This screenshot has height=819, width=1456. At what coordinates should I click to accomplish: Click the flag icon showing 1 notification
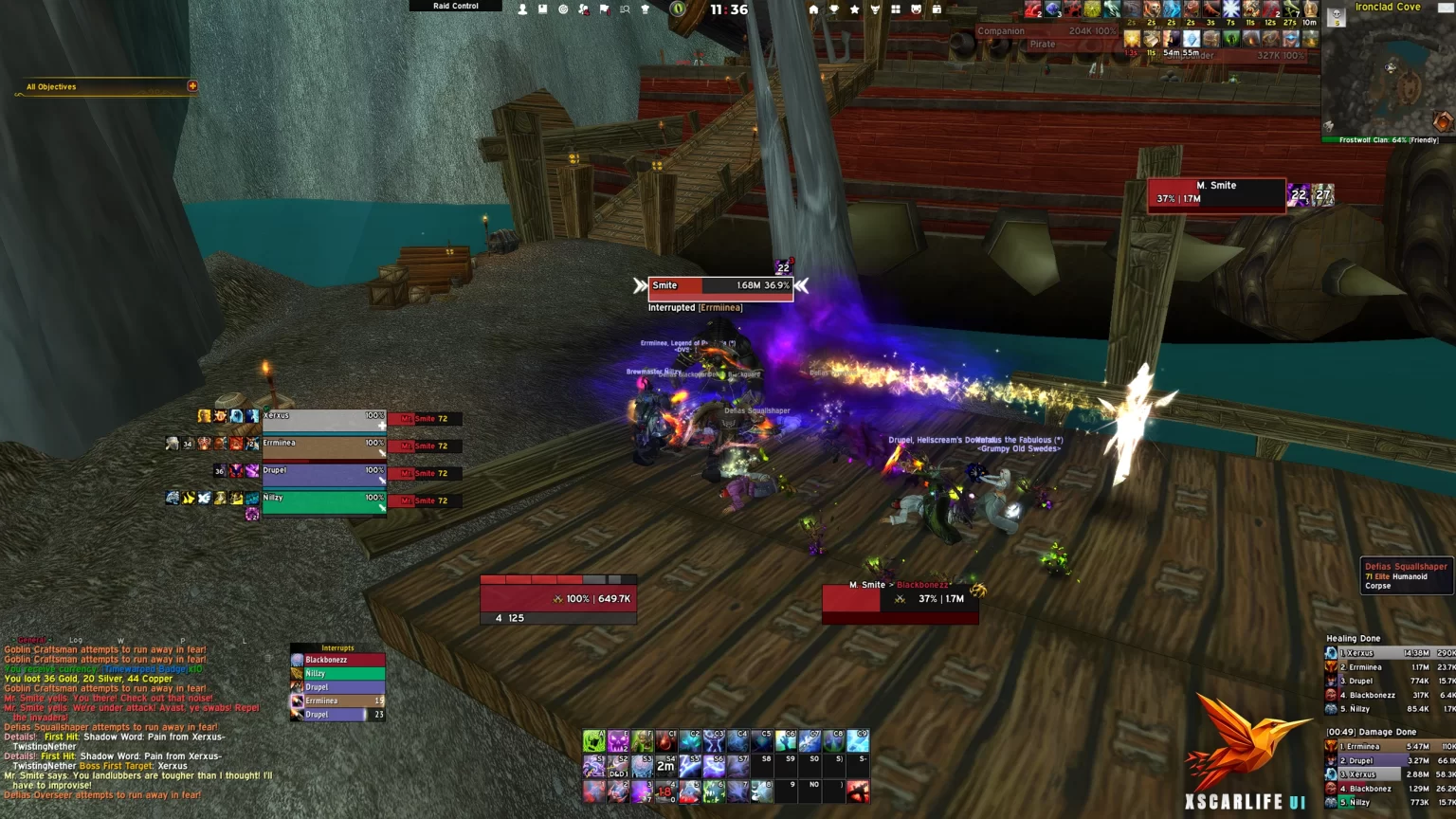[606, 9]
